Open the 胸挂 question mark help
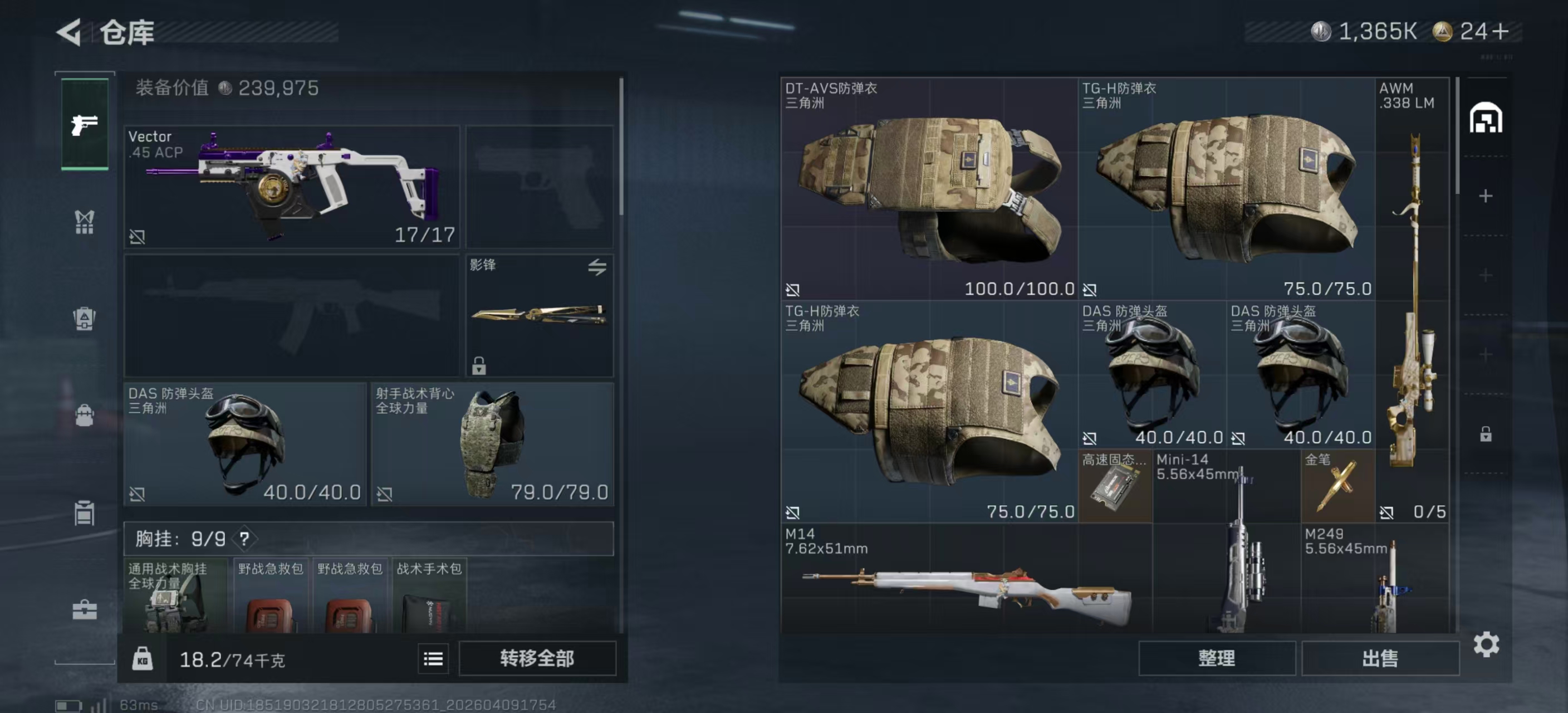The width and height of the screenshot is (1568, 713). (x=244, y=539)
